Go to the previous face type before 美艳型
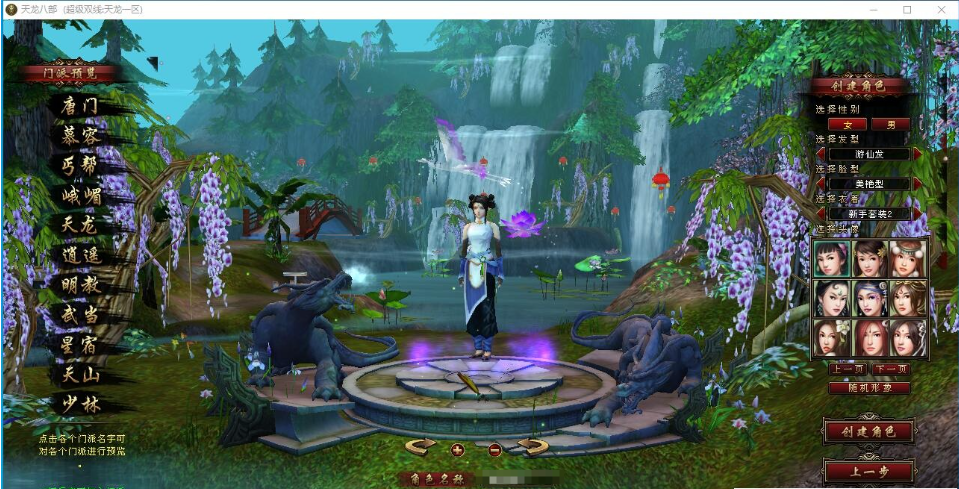Viewport: 959px width, 489px height. tap(821, 184)
